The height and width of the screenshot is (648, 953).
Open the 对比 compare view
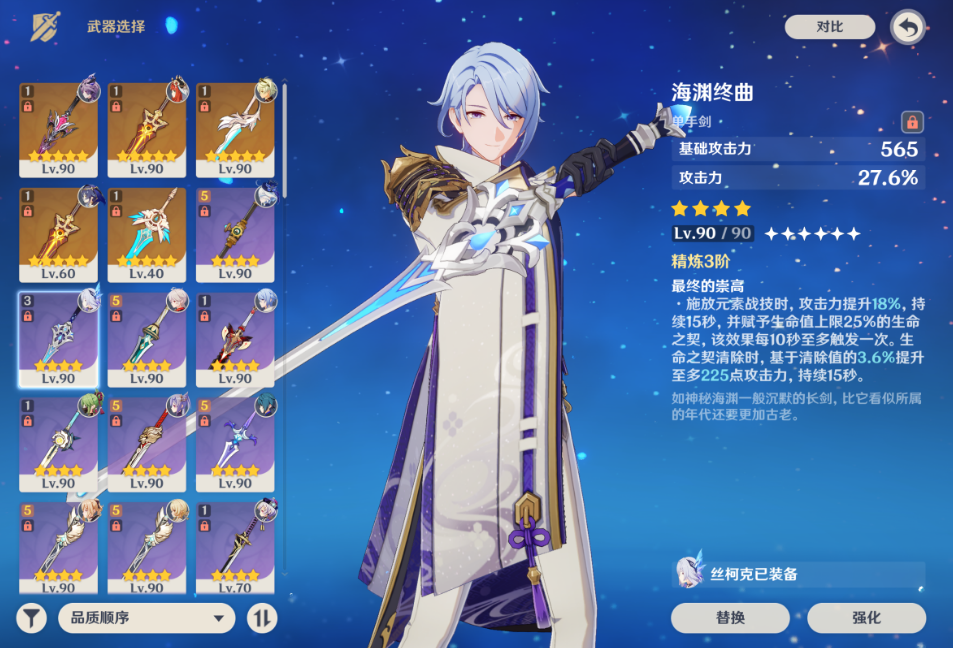pos(829,27)
